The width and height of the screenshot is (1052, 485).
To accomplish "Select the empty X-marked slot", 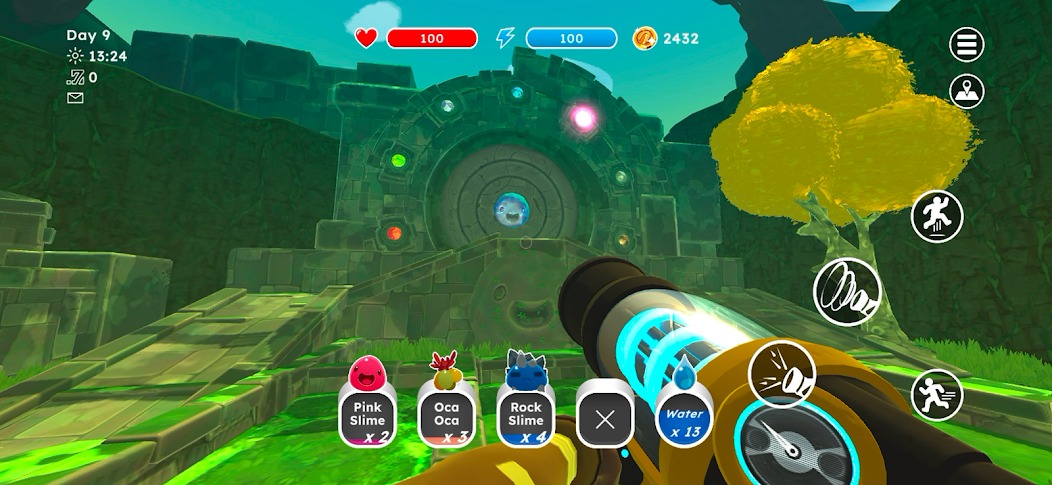I will pyautogui.click(x=604, y=418).
